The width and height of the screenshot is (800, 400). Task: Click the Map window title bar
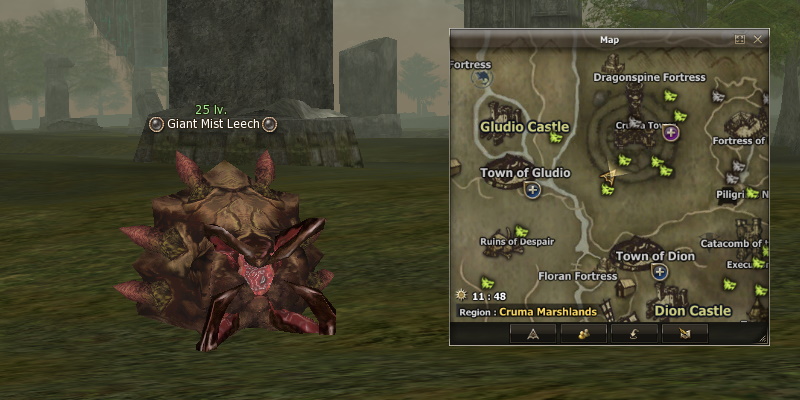point(609,40)
